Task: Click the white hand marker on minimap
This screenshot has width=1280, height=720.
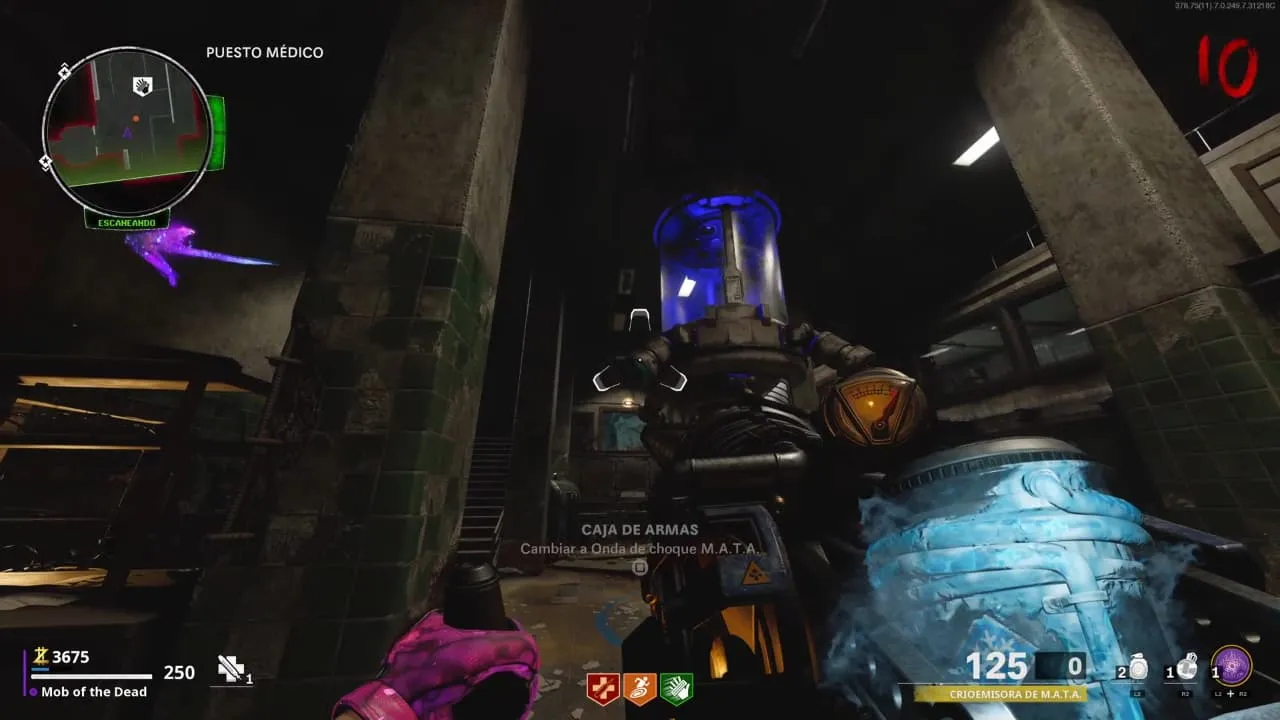Action: point(143,86)
